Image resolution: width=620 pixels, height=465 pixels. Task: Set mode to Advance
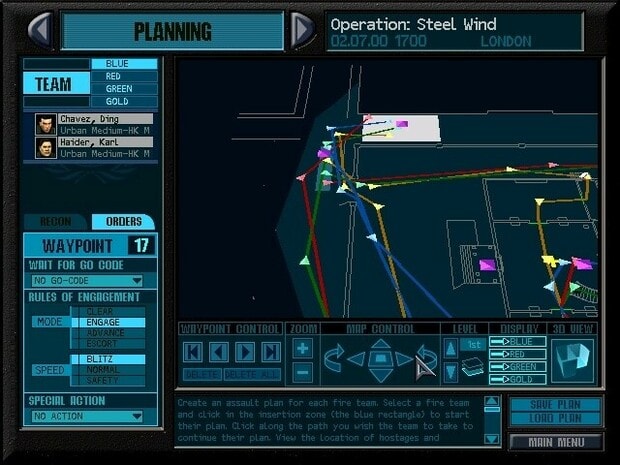coord(108,333)
